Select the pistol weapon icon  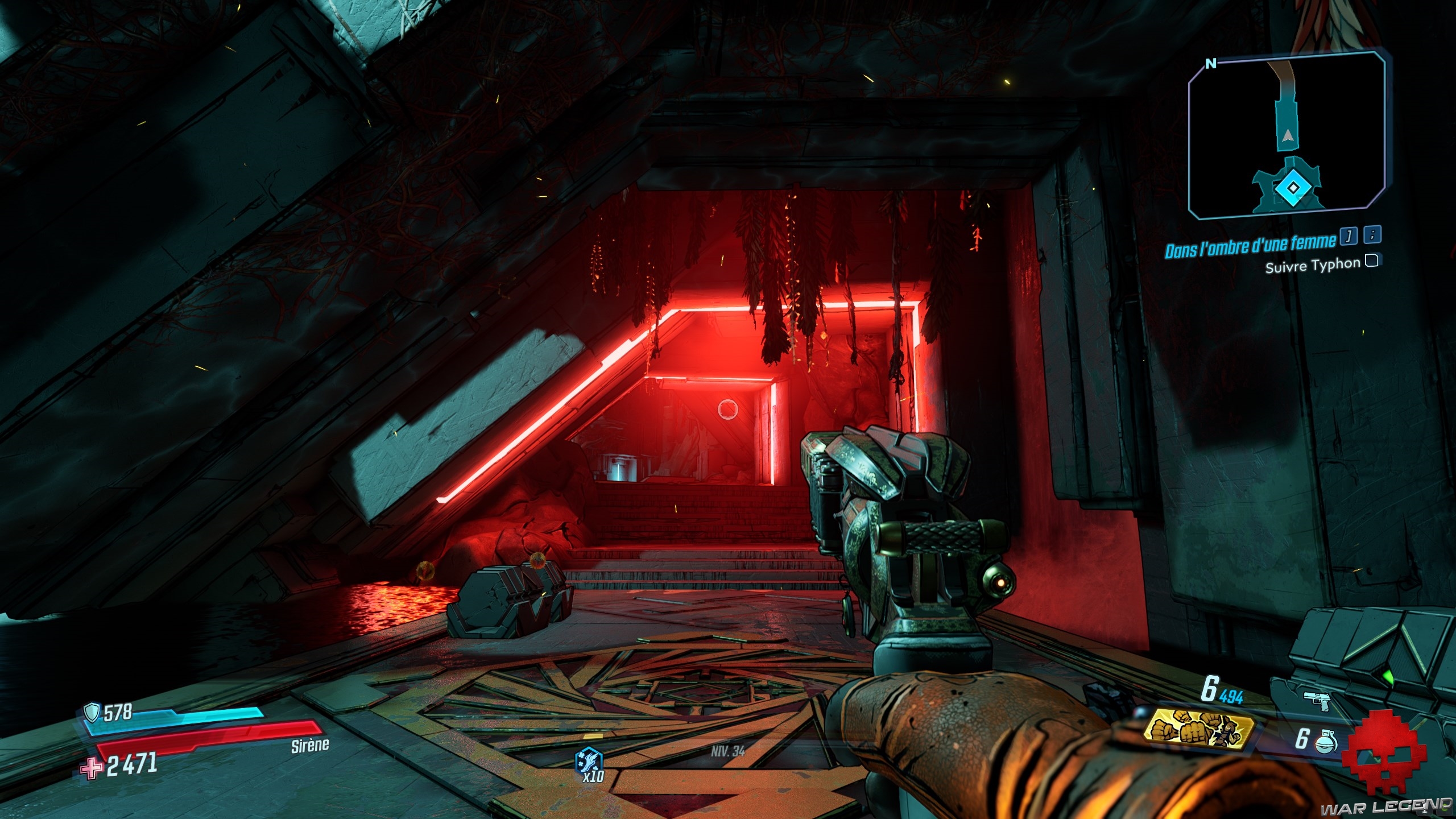[1319, 701]
